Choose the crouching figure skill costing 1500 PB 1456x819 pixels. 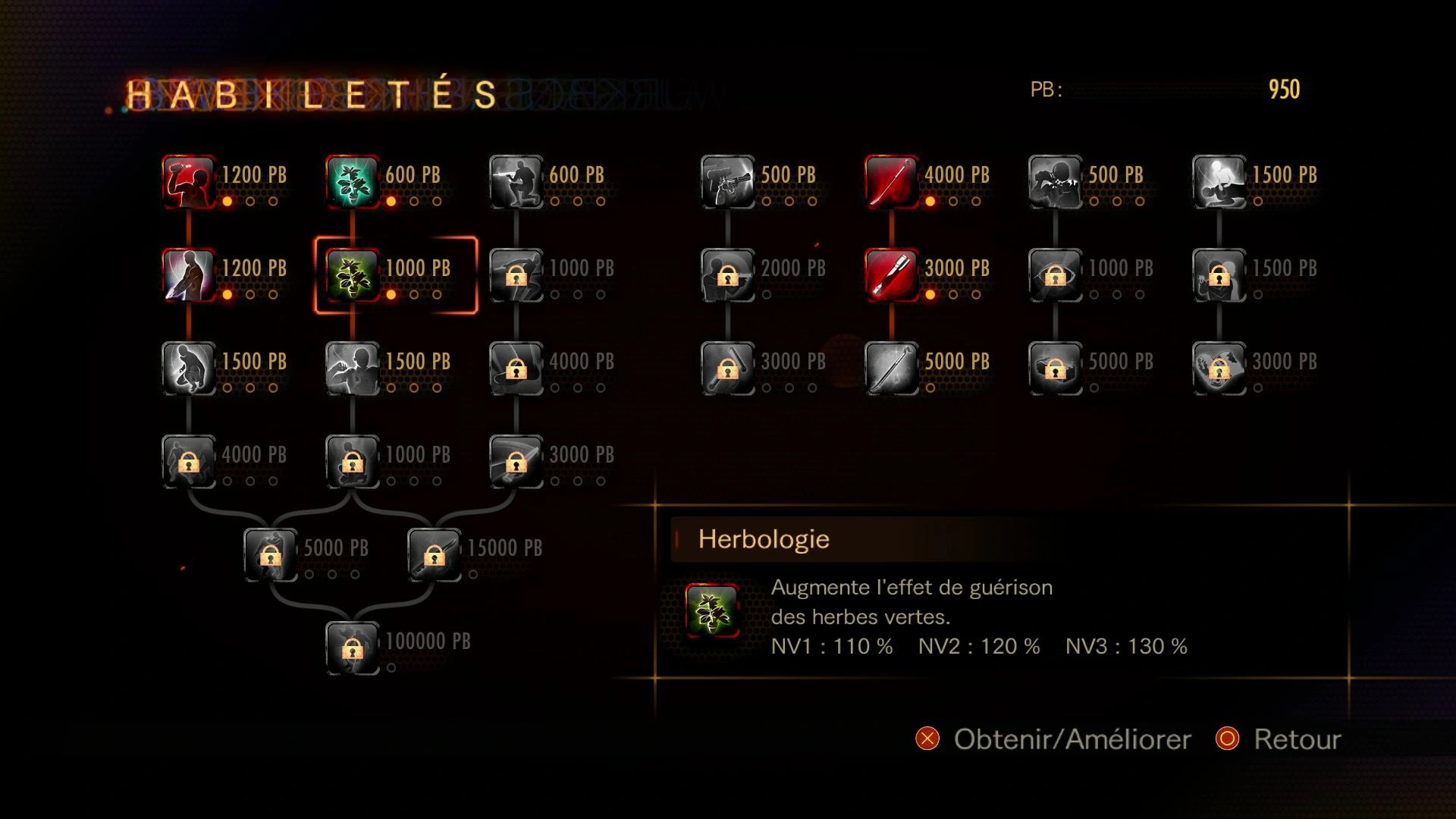(189, 369)
